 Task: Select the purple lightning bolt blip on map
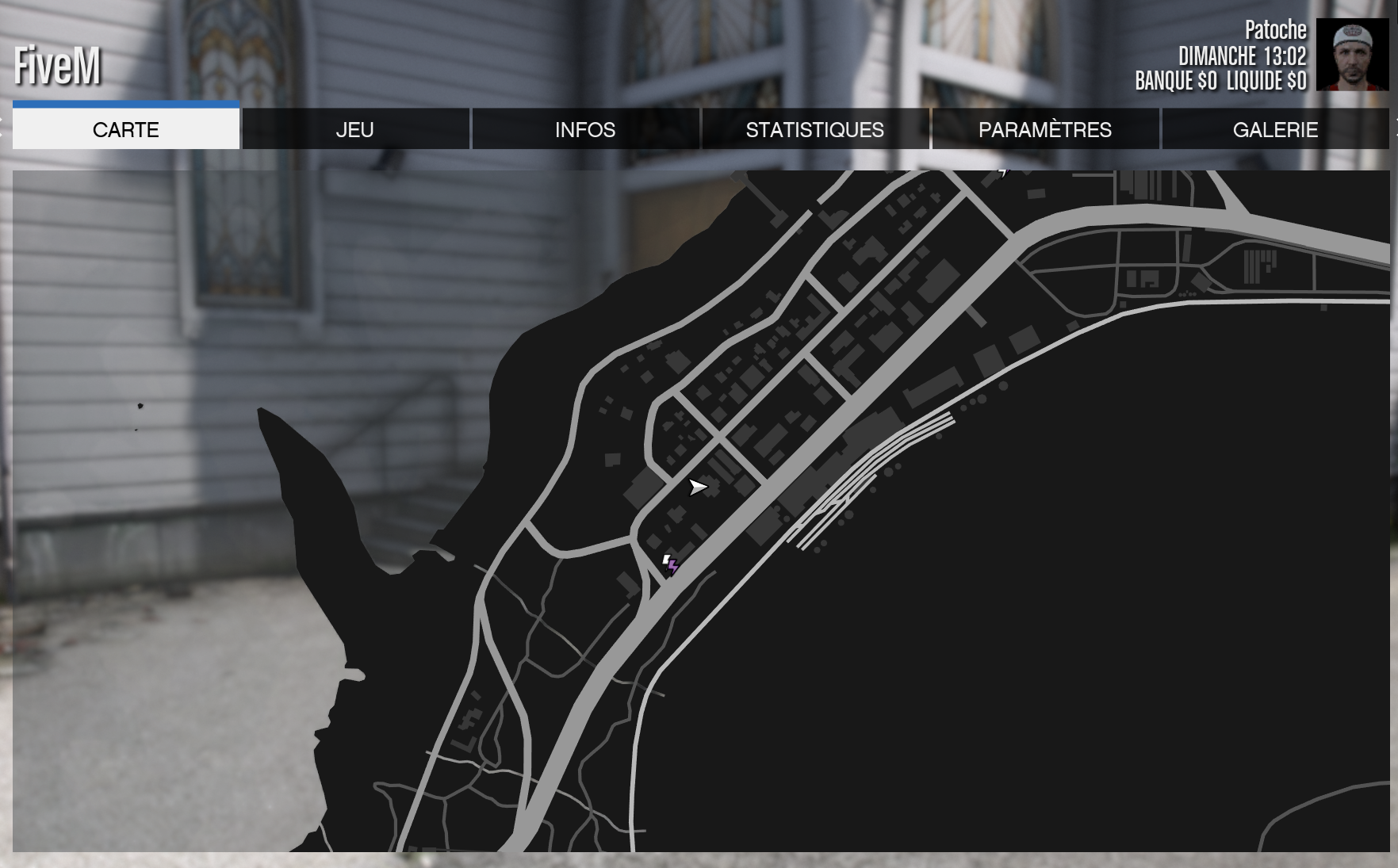673,565
